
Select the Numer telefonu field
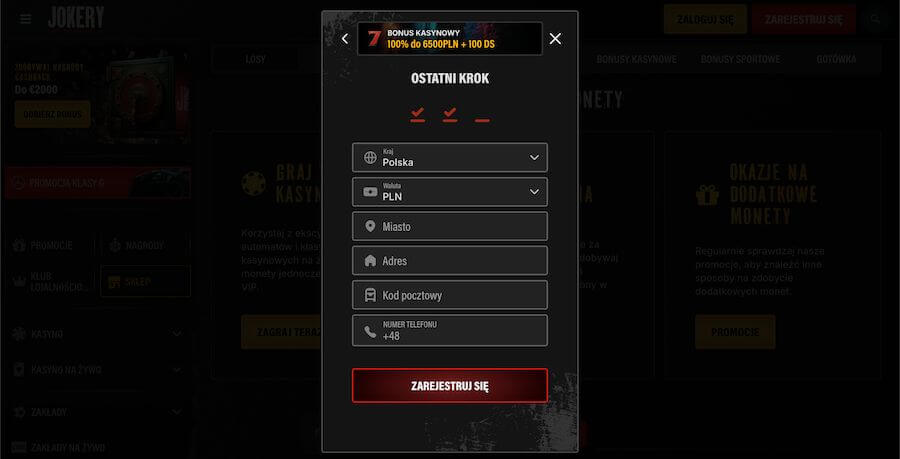click(x=450, y=330)
